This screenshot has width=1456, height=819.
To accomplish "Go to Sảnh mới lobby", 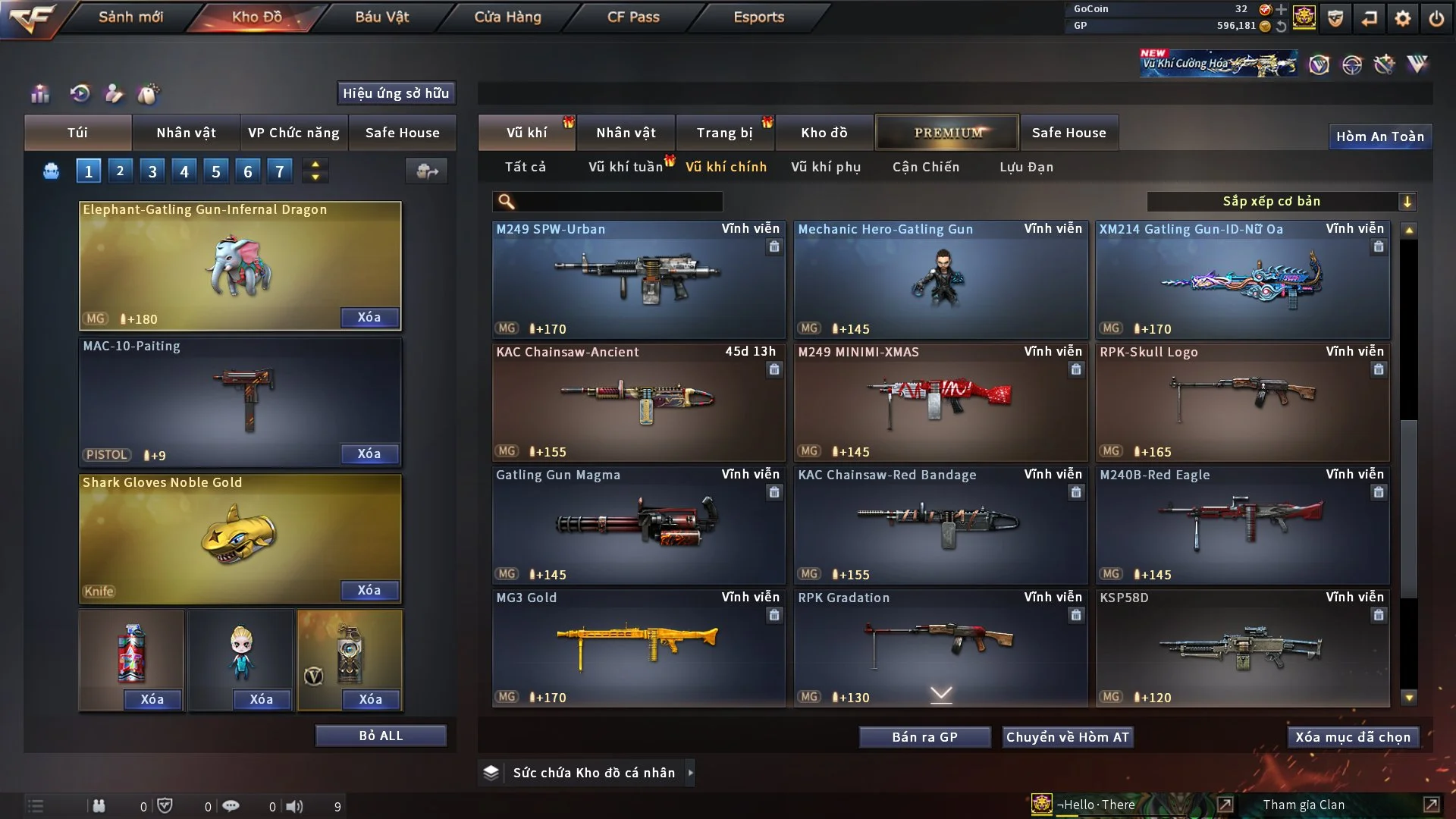I will pos(130,17).
